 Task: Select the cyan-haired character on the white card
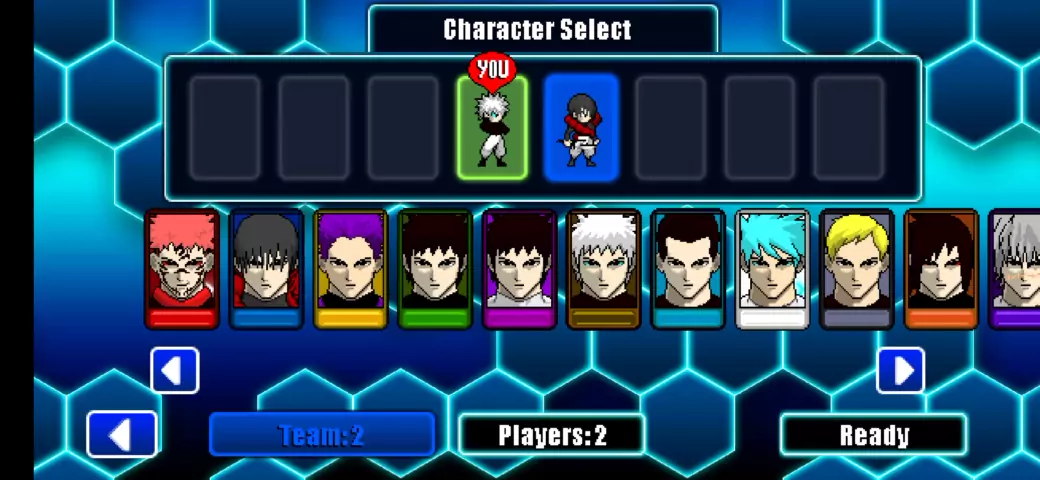pos(772,268)
